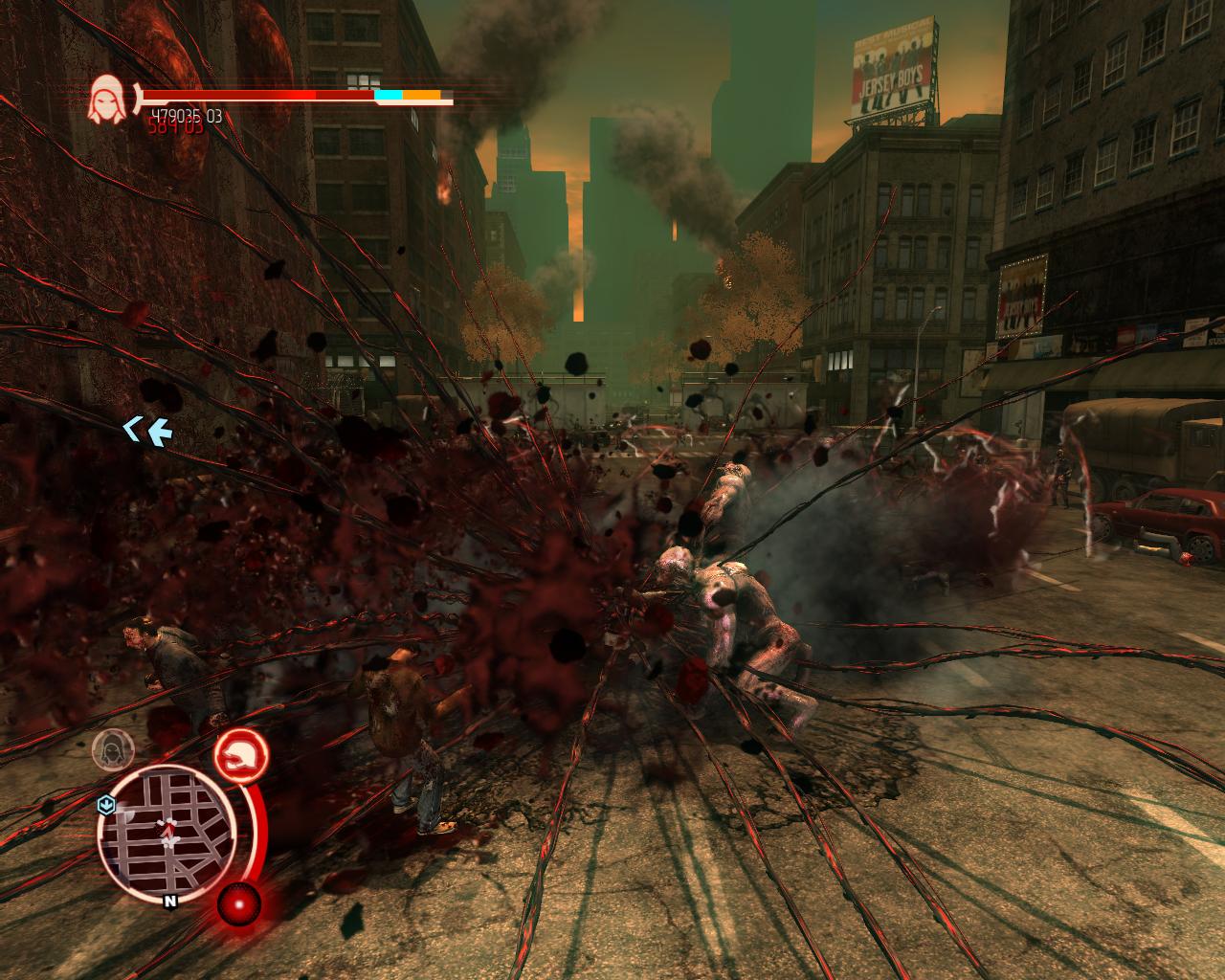Click the hooded character portrait beside the health bar
Screen dimensions: 1225x980
tap(109, 100)
